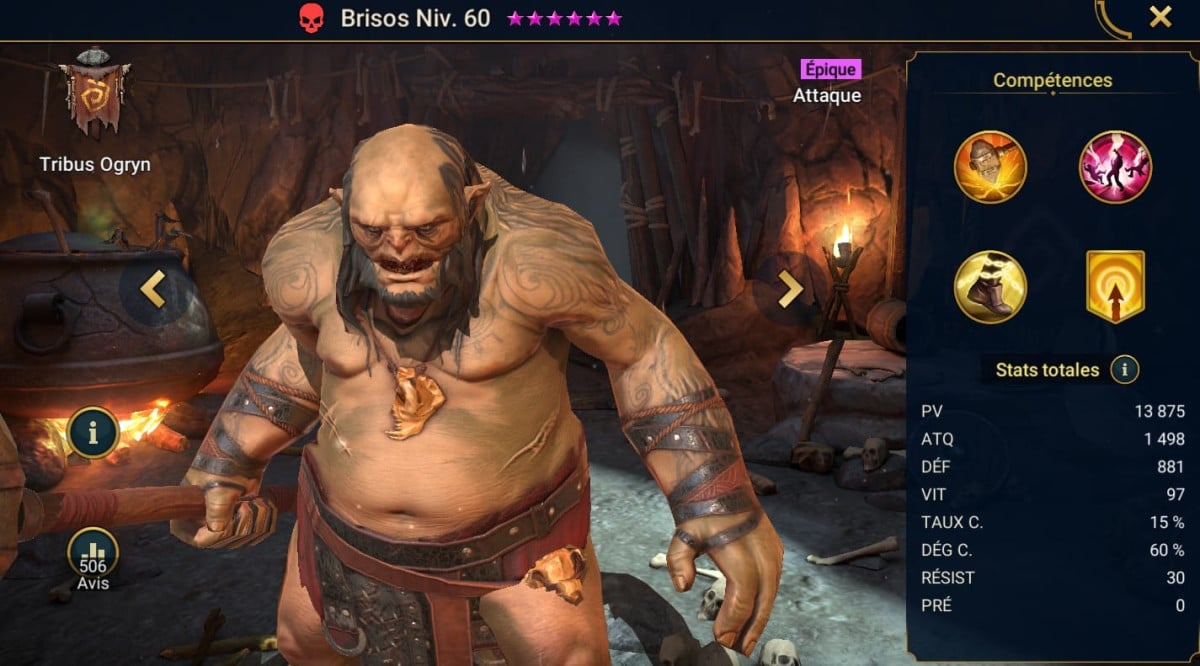Open the champion info button over the fire
Image resolution: width=1200 pixels, height=666 pixels.
94,433
